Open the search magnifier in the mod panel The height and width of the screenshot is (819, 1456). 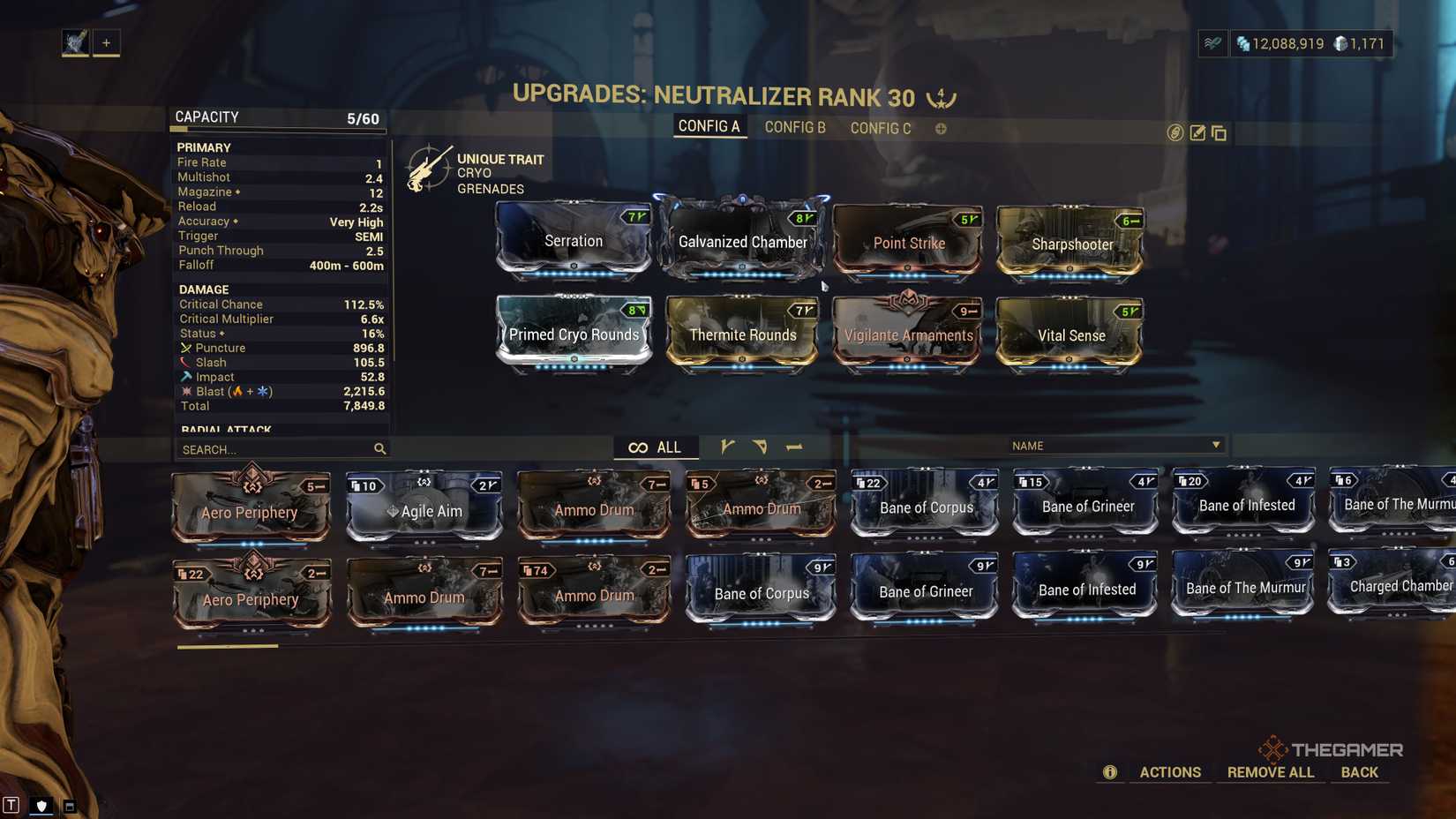coord(379,449)
